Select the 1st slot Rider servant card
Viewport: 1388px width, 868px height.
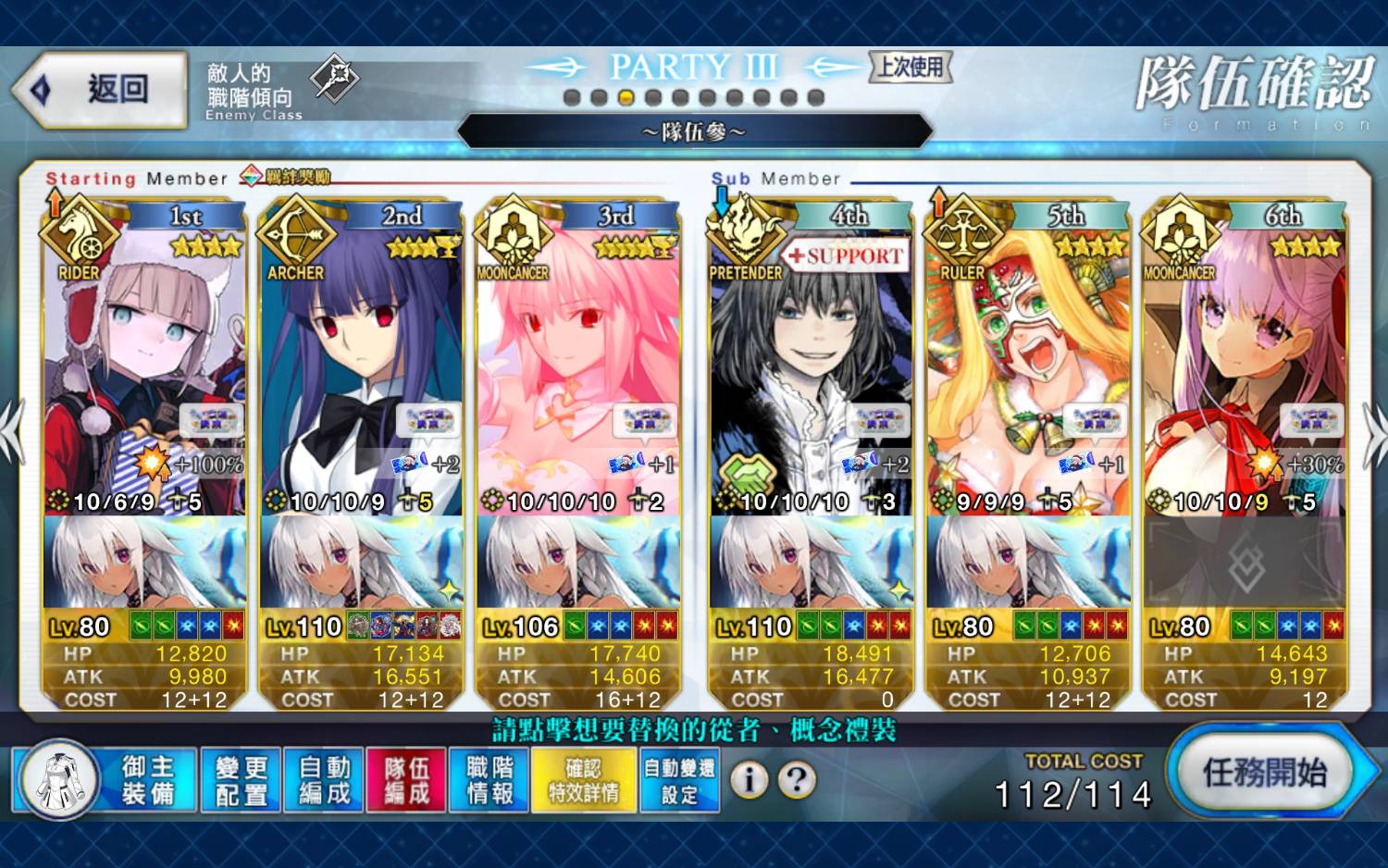point(144,370)
